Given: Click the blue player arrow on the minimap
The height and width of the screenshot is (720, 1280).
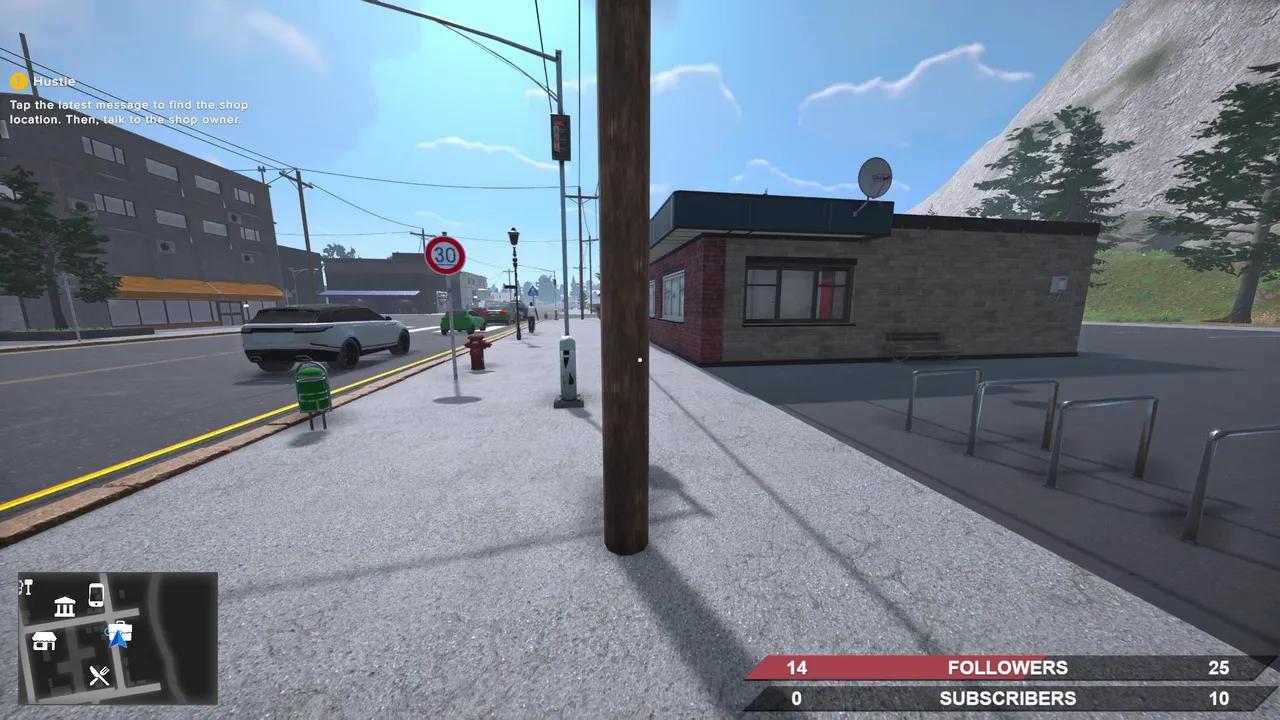Looking at the screenshot, I should pyautogui.click(x=118, y=642).
